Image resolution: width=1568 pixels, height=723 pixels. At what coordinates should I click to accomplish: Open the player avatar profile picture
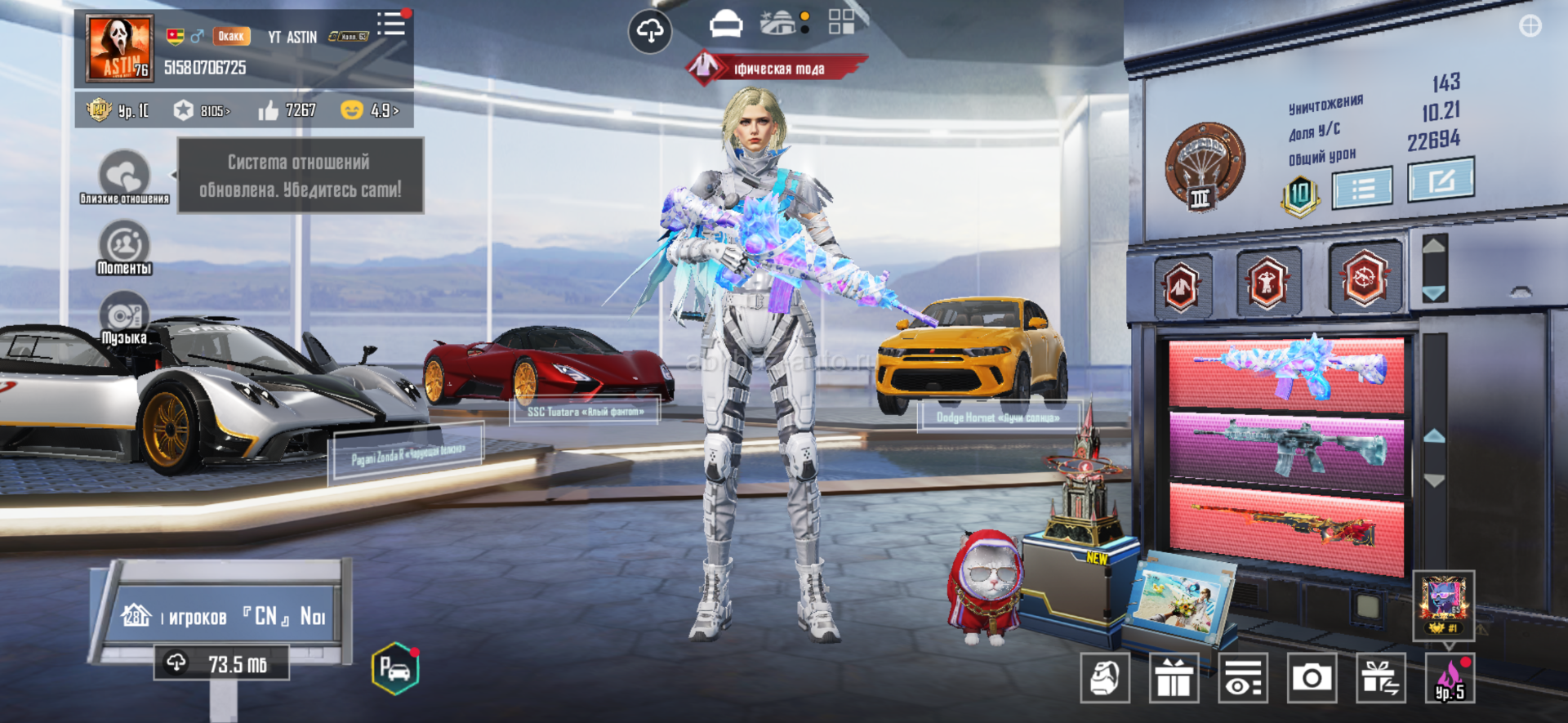click(x=119, y=48)
